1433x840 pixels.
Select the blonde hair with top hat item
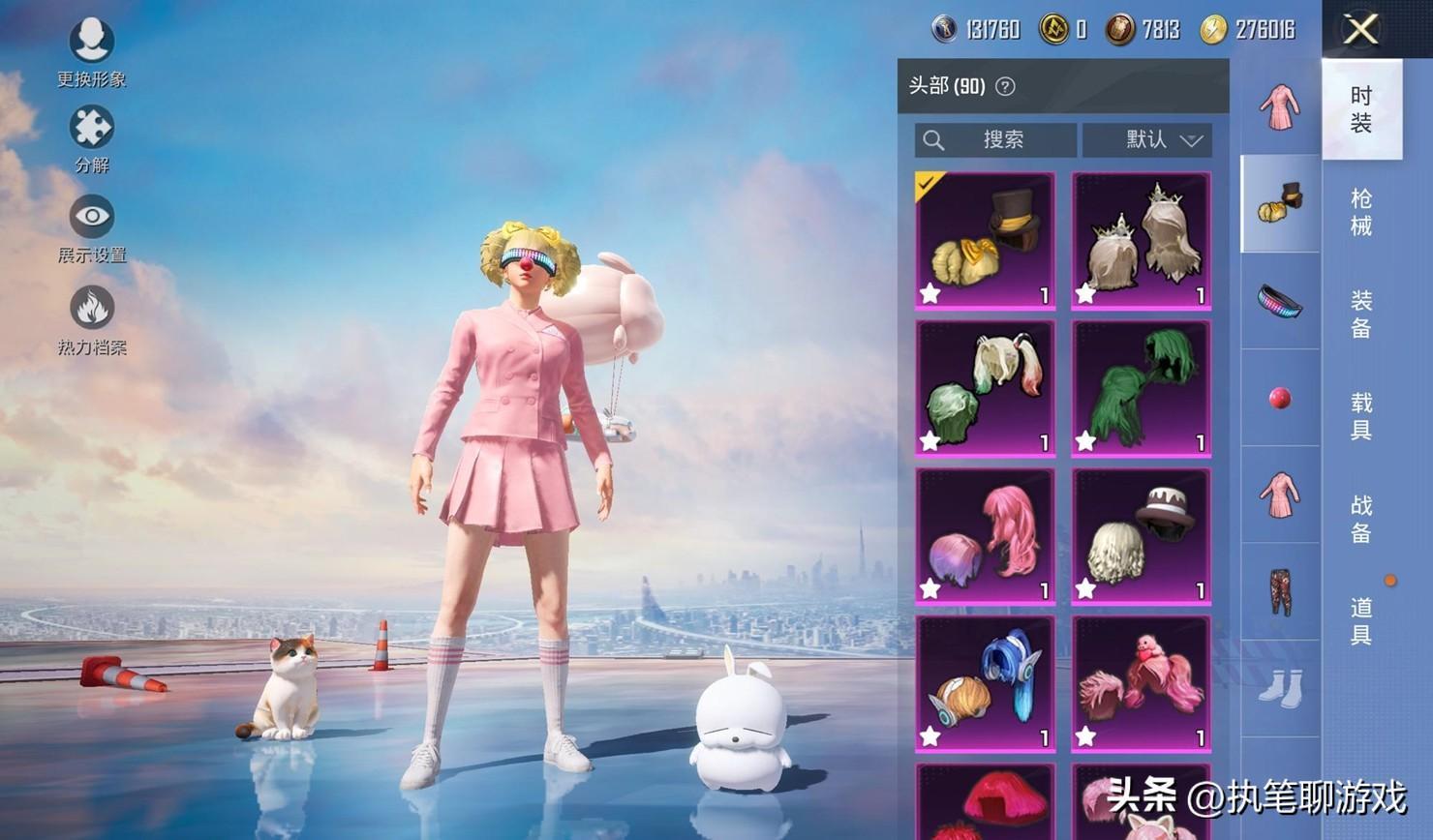(985, 240)
